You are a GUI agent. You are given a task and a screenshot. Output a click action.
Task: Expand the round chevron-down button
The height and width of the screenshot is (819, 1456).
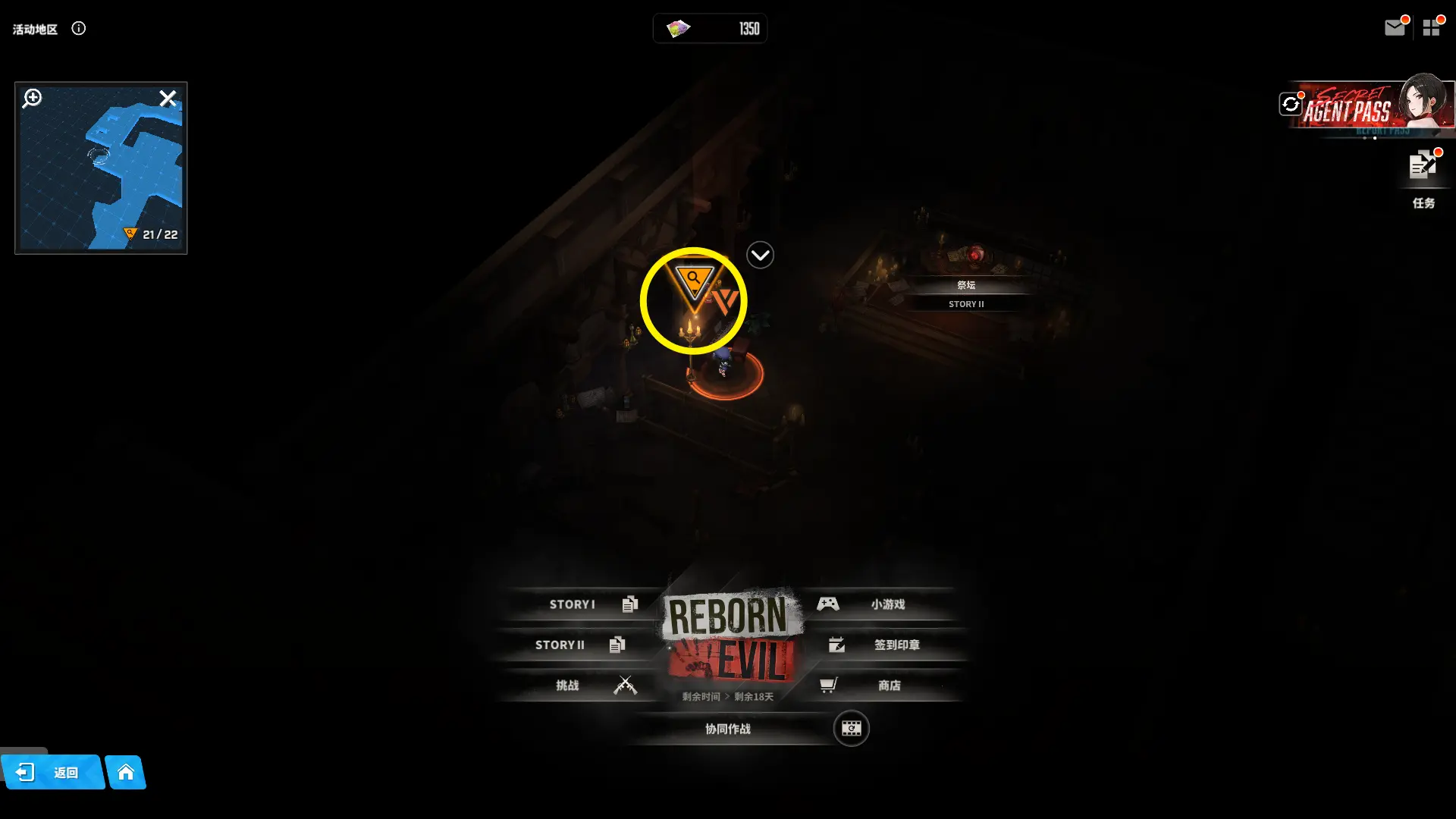pos(760,256)
